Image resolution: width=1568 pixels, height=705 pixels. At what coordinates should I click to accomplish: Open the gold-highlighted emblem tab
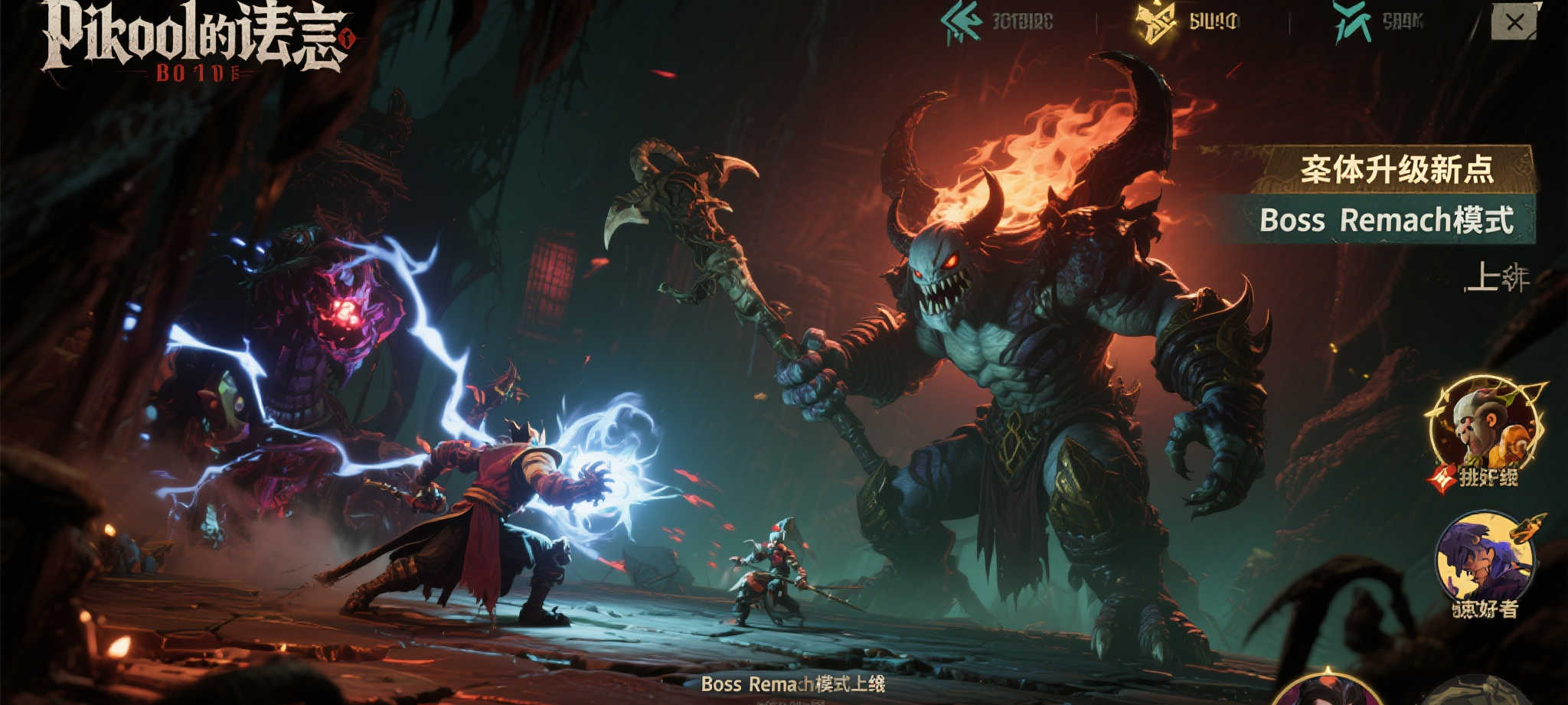[1187, 22]
